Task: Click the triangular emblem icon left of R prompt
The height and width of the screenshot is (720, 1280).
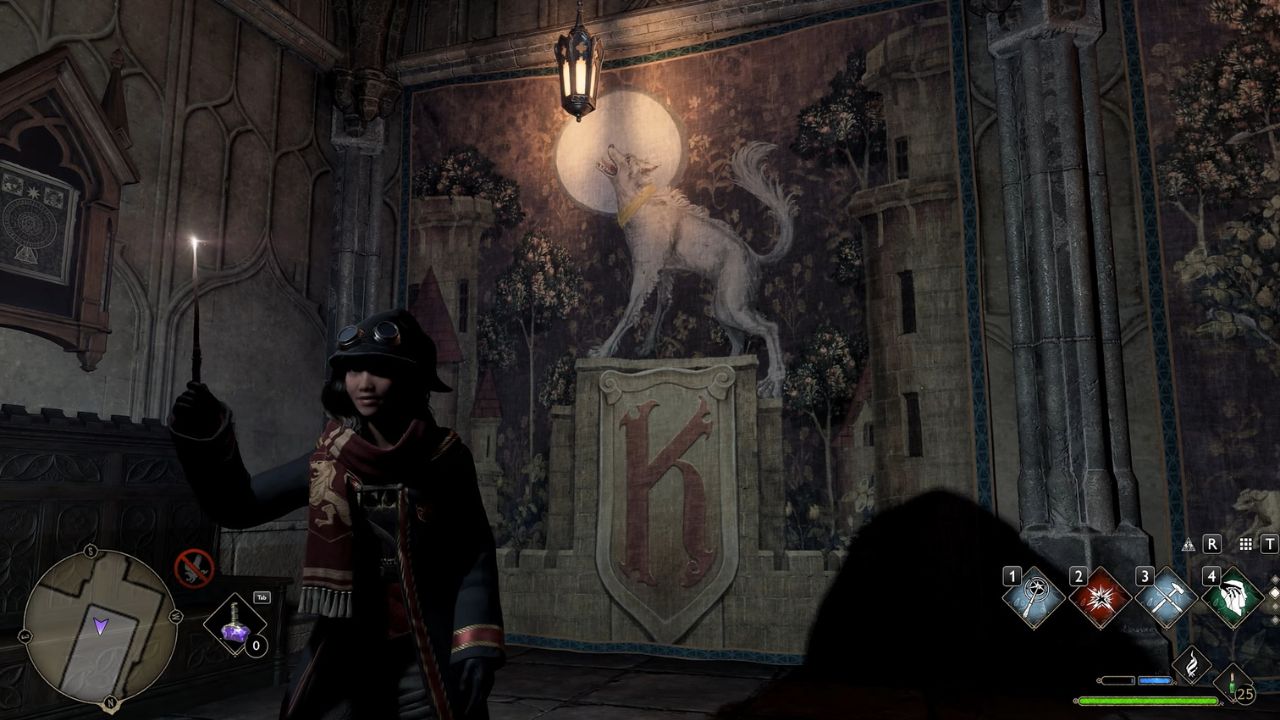Action: coord(1188,544)
